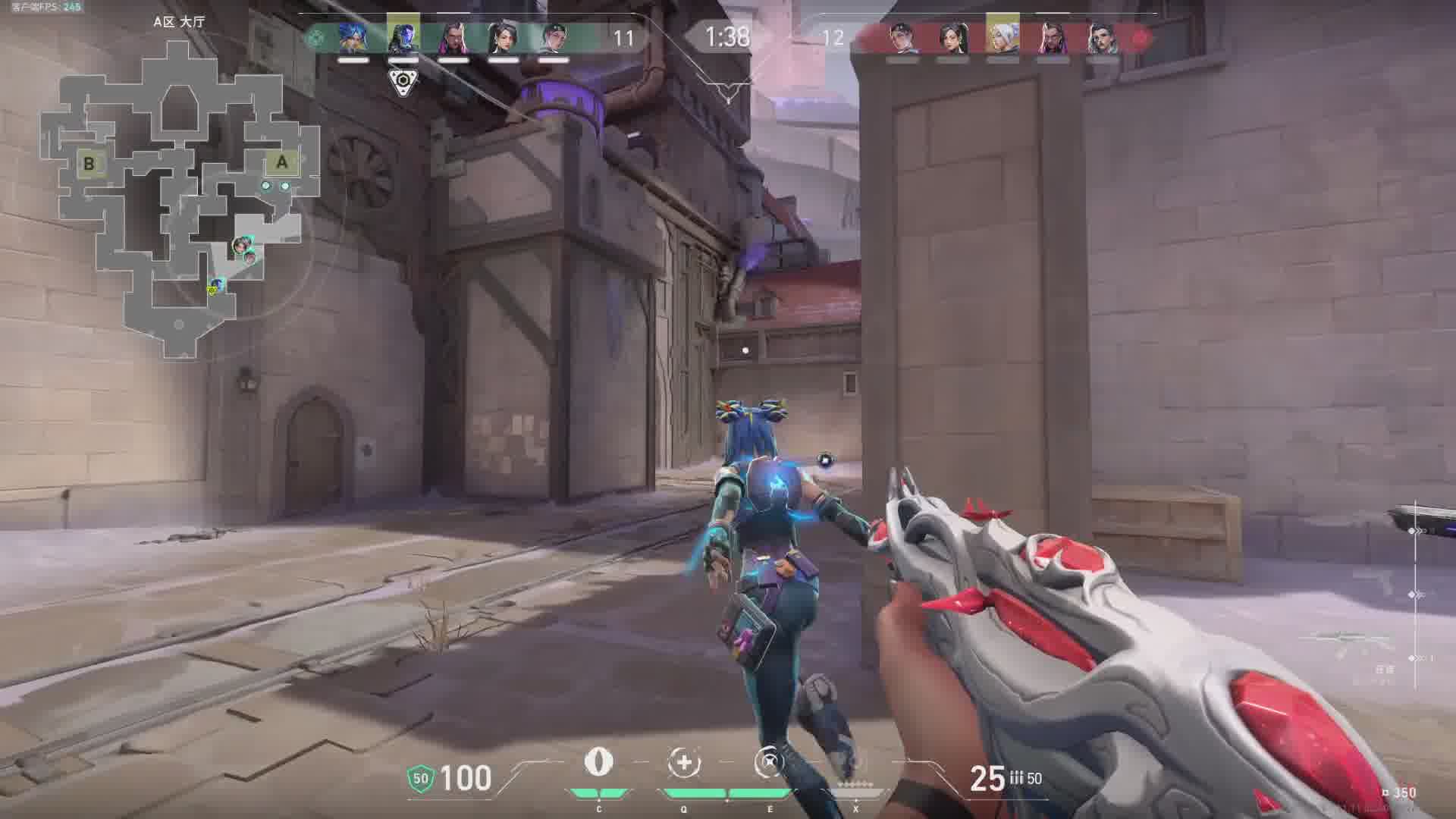Select the highlighted second ally portrait
Image resolution: width=1456 pixels, height=819 pixels.
point(403,36)
